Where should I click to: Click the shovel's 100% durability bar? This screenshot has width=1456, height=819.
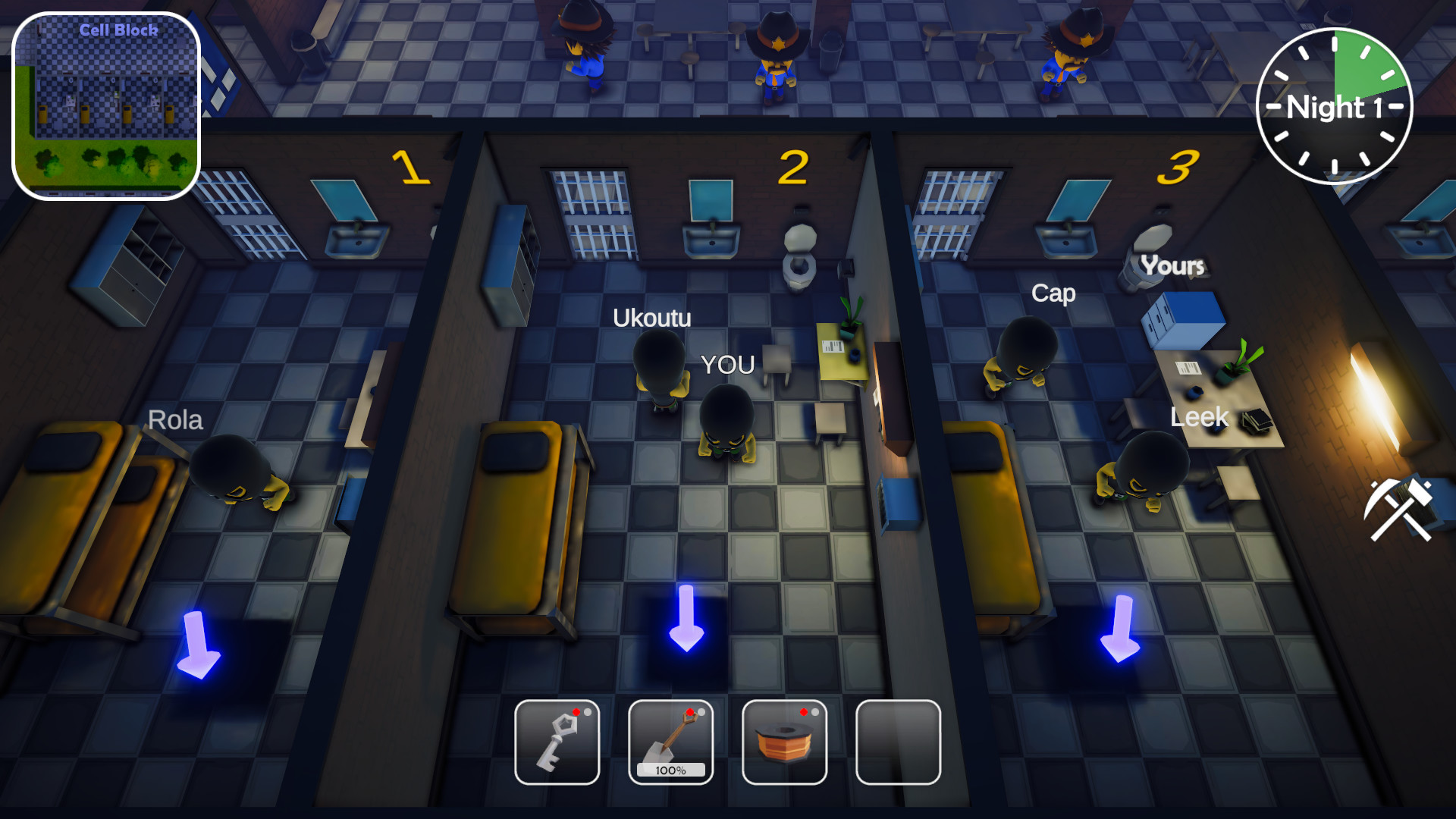[x=670, y=771]
